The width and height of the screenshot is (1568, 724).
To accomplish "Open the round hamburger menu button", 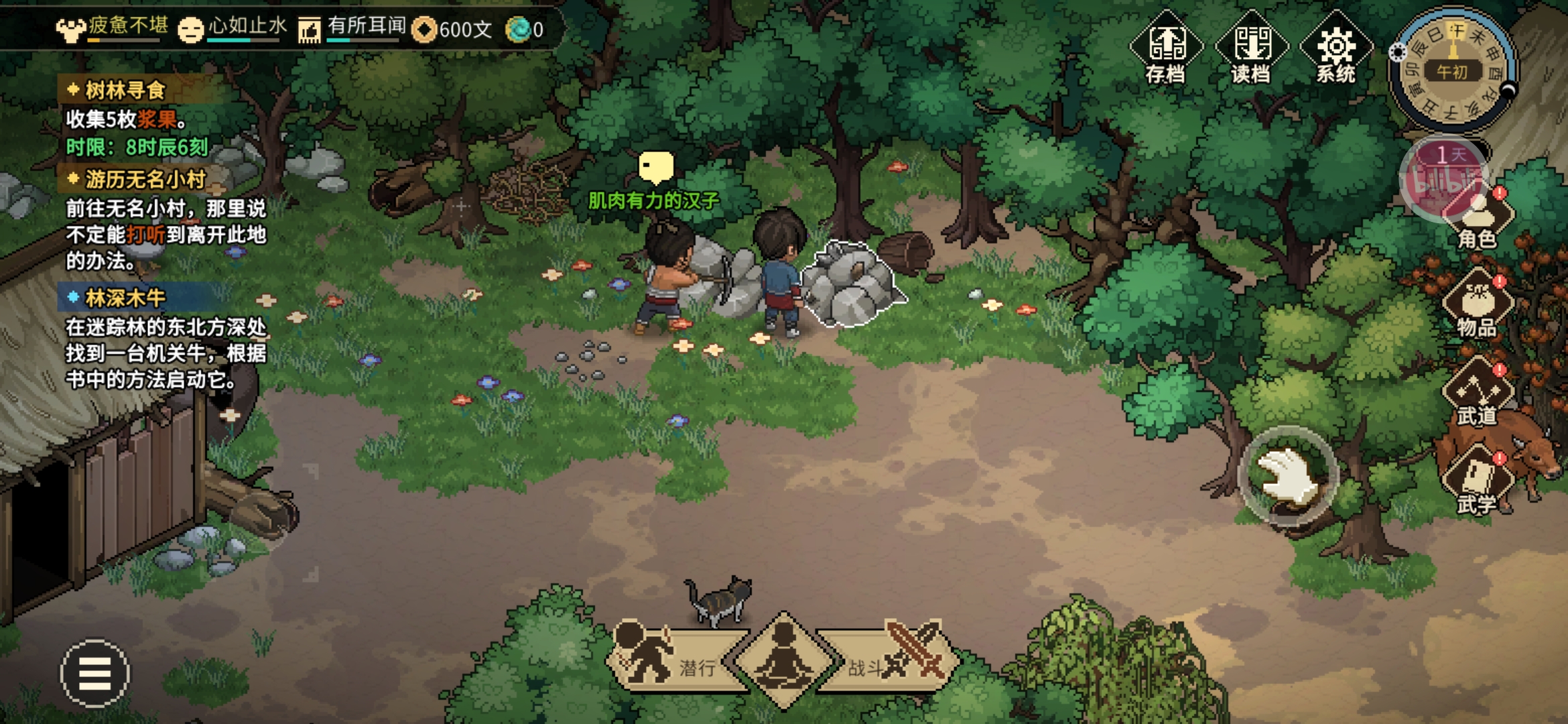I will click(x=95, y=672).
